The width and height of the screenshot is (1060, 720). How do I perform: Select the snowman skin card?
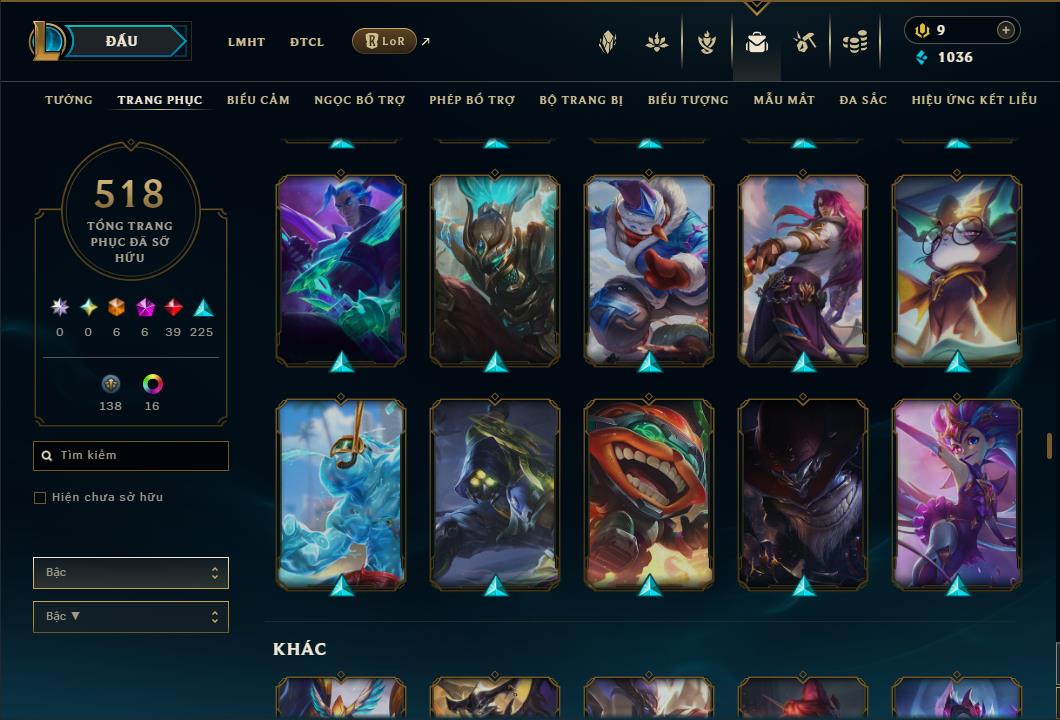click(x=649, y=269)
